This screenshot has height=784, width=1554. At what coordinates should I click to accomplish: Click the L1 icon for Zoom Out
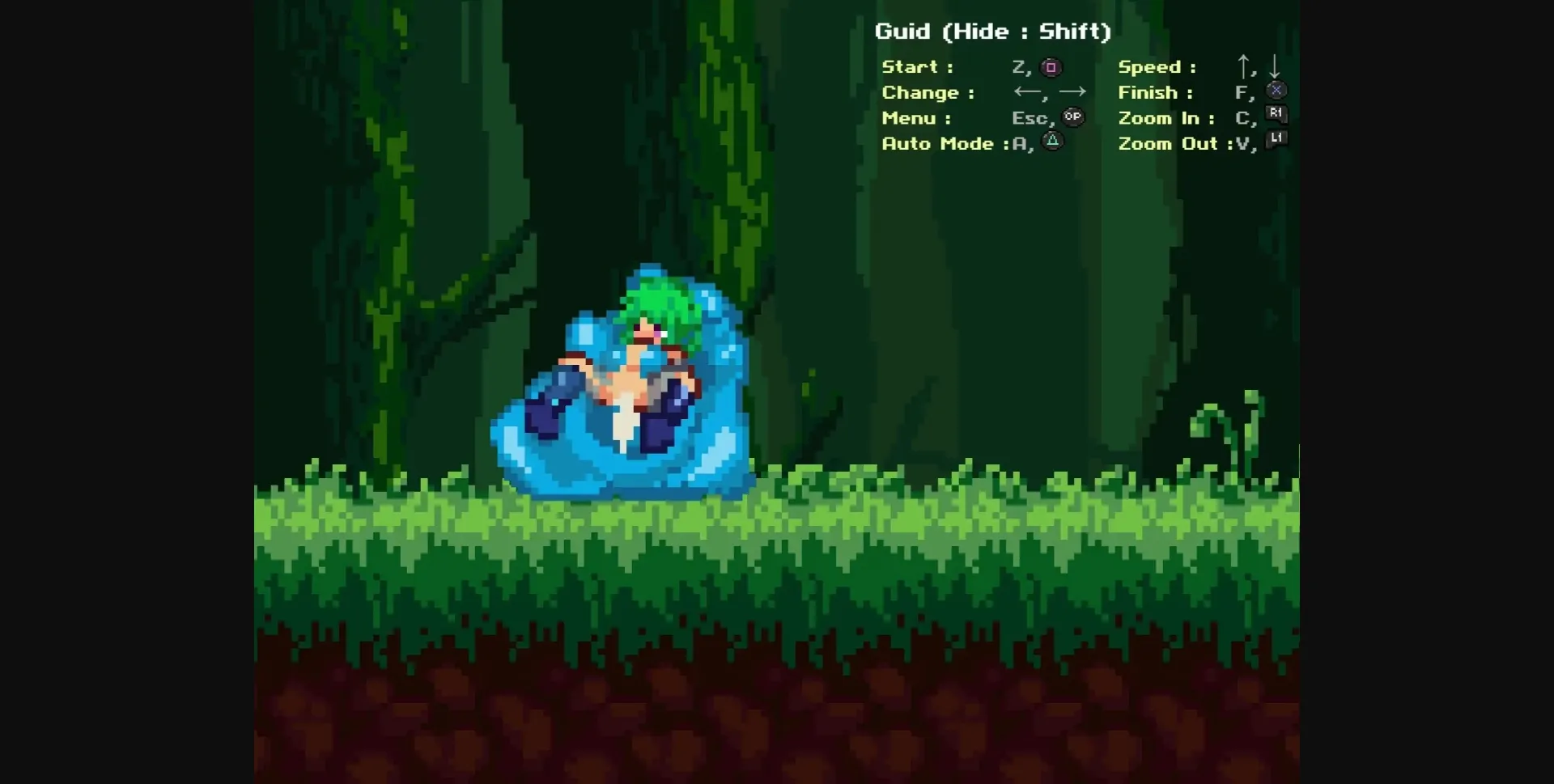click(1275, 140)
